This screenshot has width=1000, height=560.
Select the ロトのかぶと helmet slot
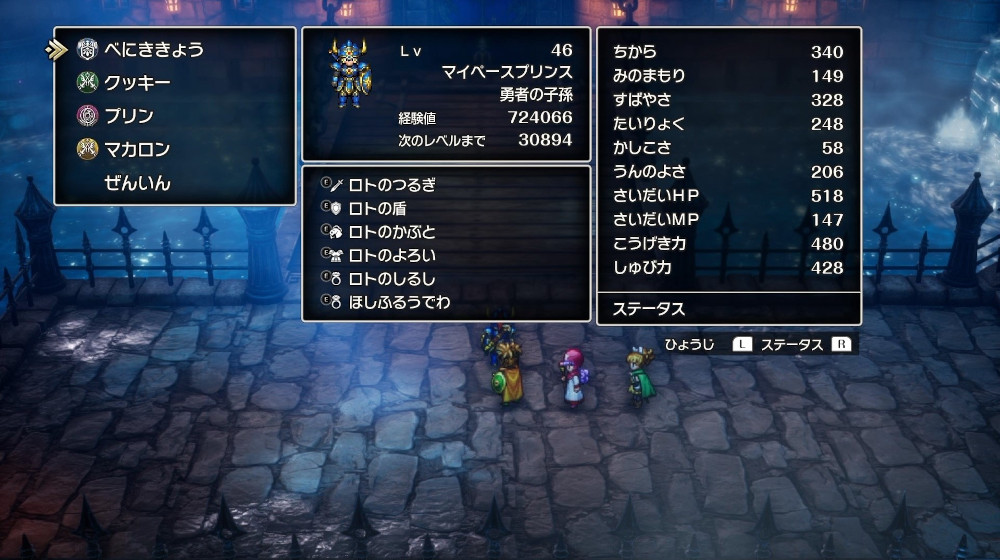coord(392,232)
